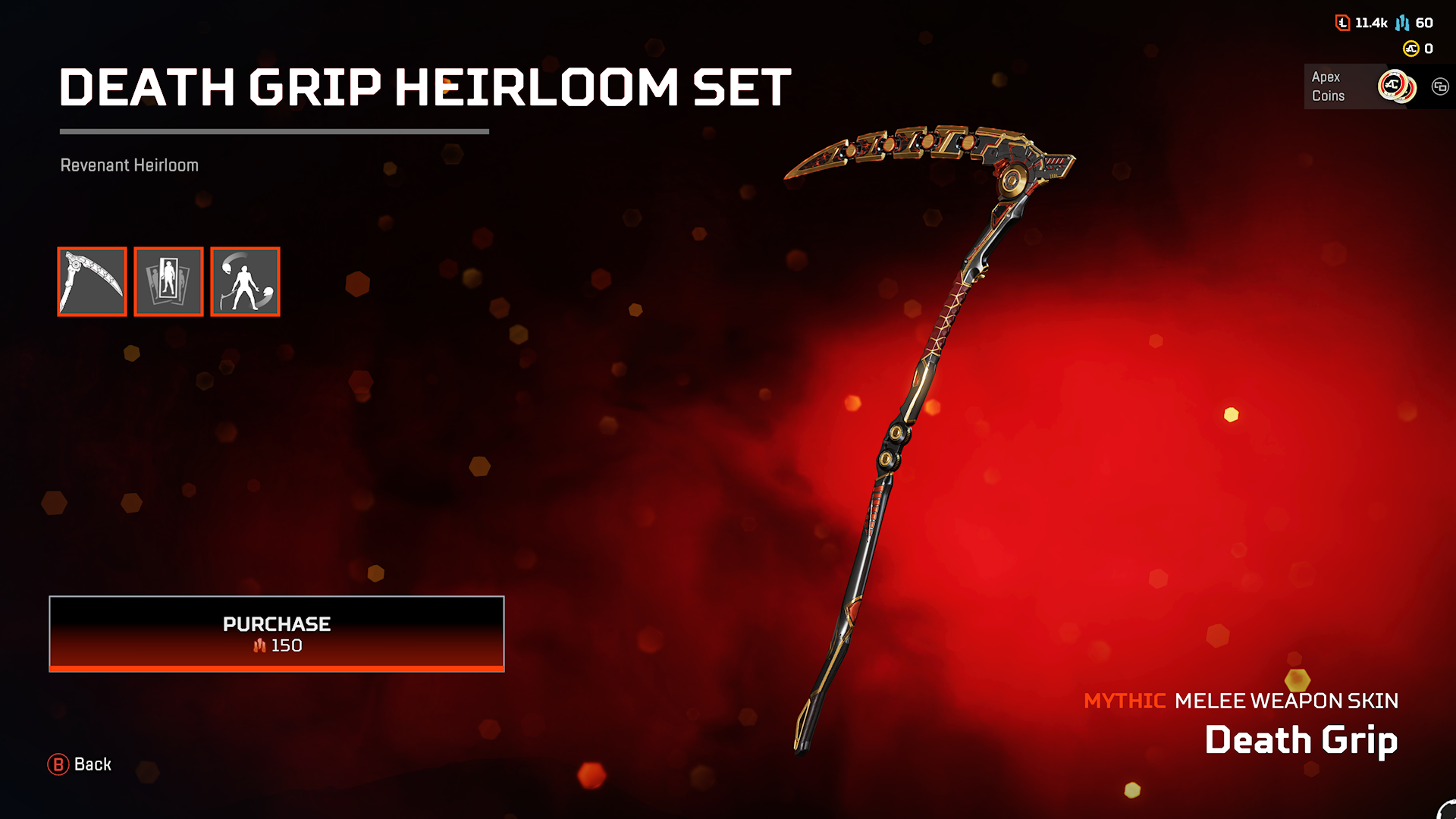Screen dimensions: 1456x819
Task: Open the Revenant banner pose preview icon
Action: tap(168, 281)
